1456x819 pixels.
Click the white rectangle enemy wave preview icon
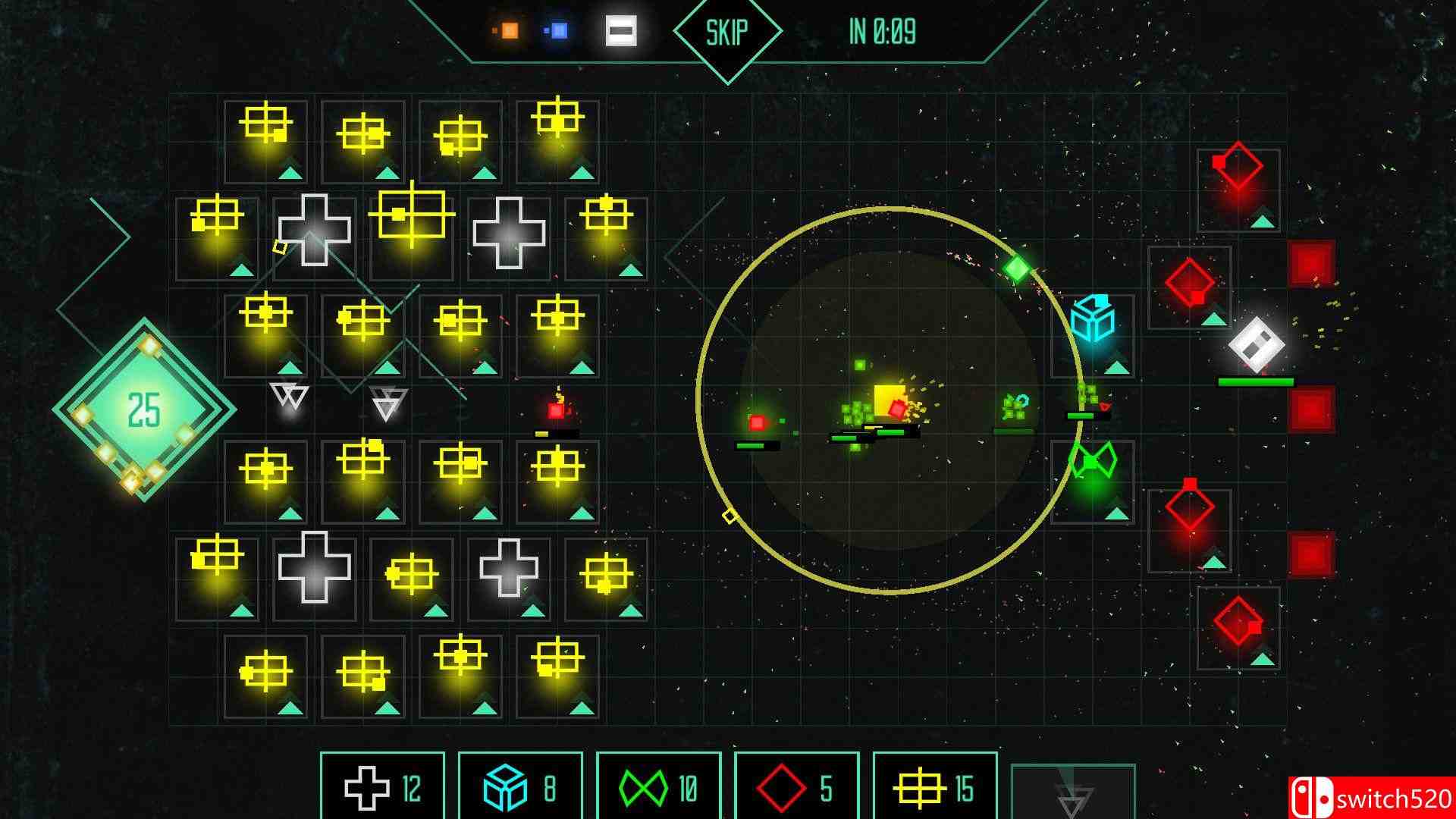point(620,30)
